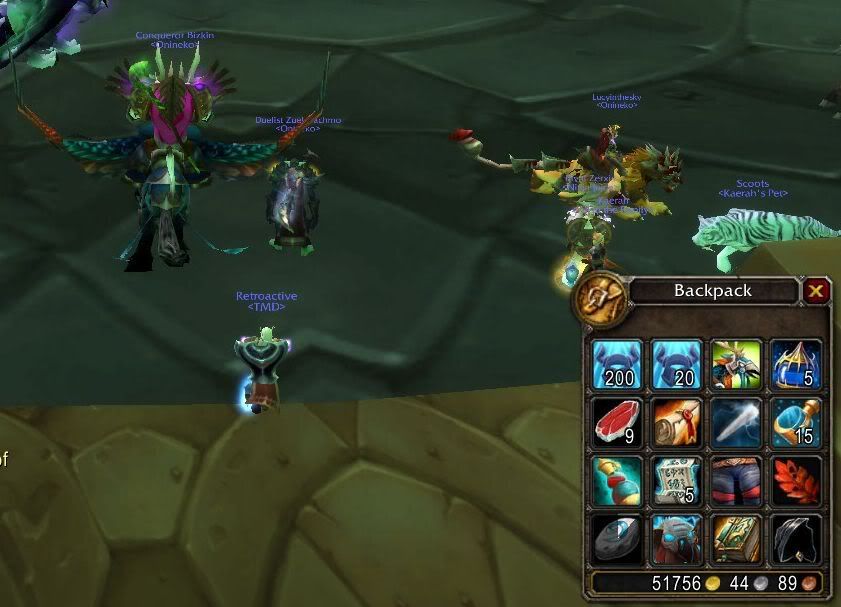Select the red leaf item slot
Screen dimensions: 841x607
[796, 481]
